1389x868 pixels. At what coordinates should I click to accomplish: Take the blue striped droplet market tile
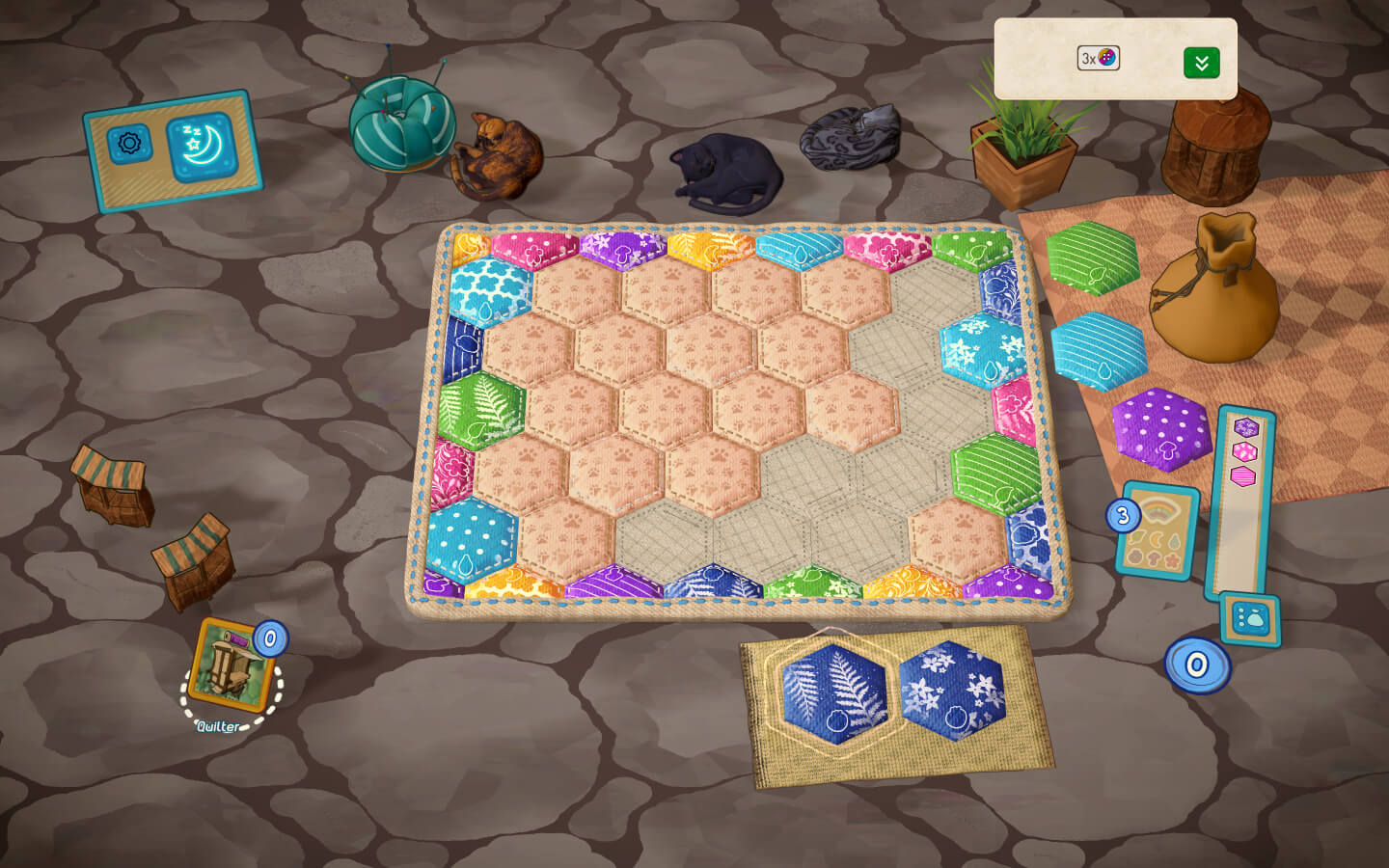pyautogui.click(x=1099, y=350)
